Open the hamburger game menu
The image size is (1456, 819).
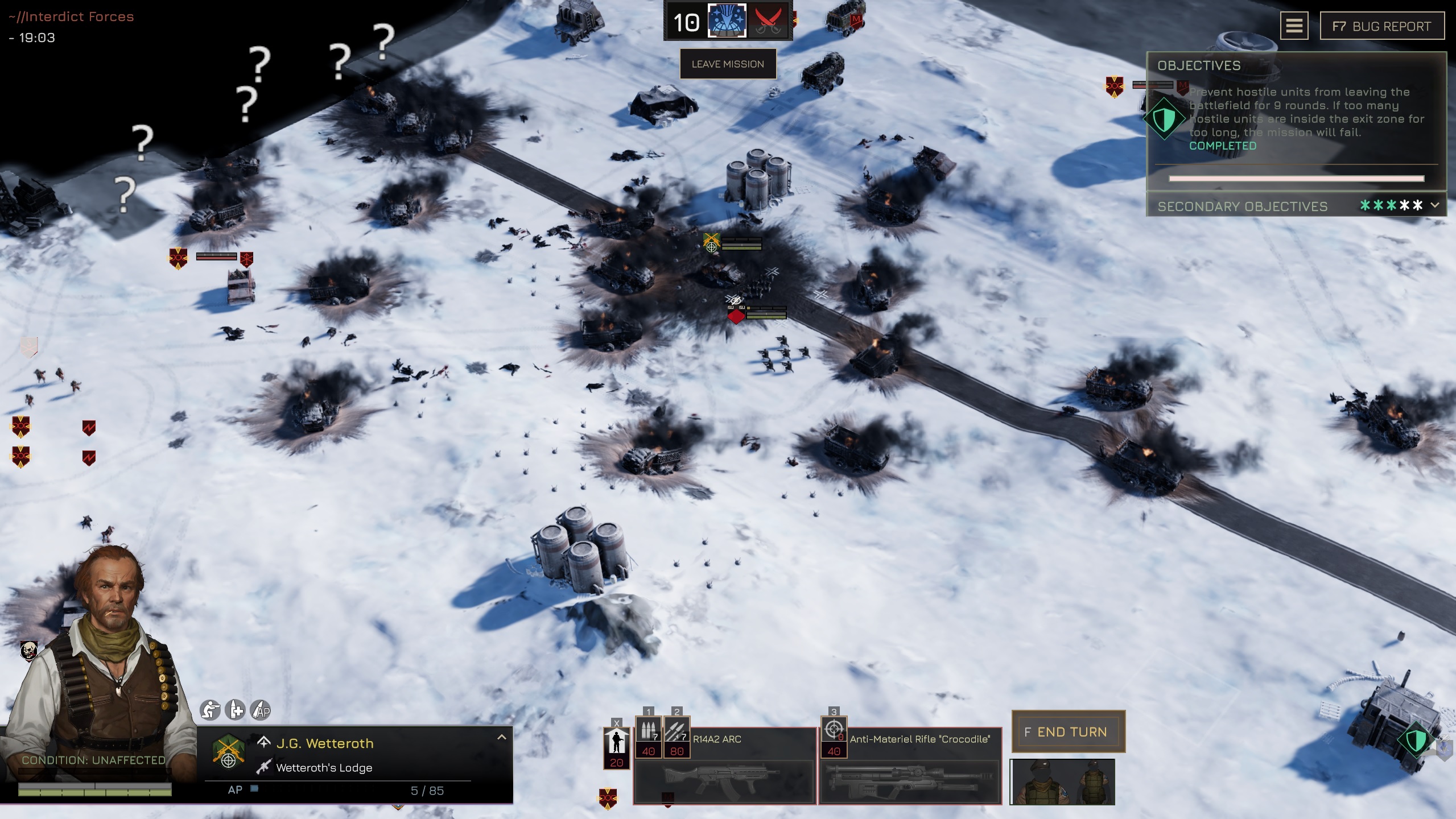[x=1293, y=26]
